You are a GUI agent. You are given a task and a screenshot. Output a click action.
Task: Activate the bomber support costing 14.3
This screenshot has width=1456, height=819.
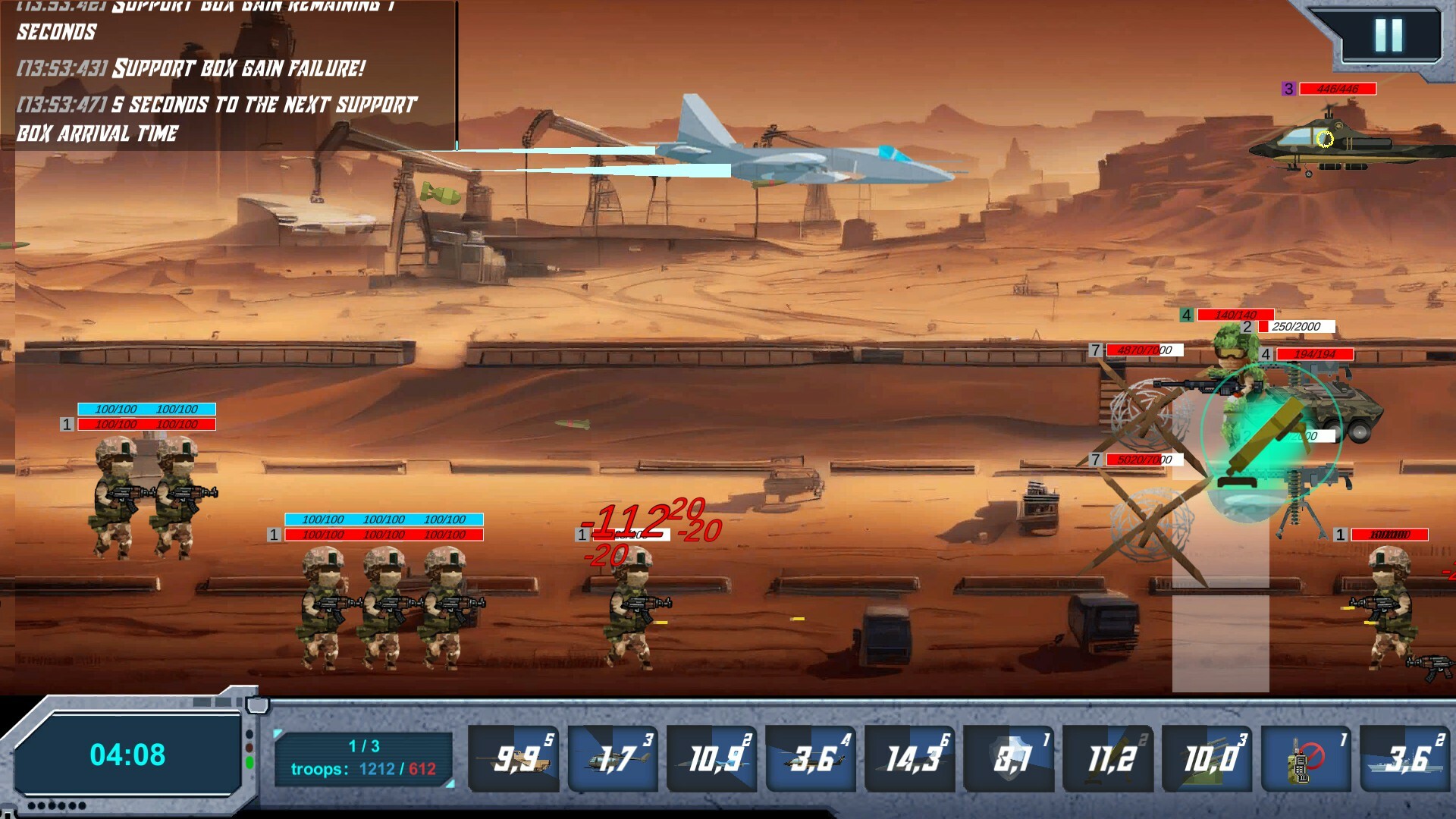(909, 757)
